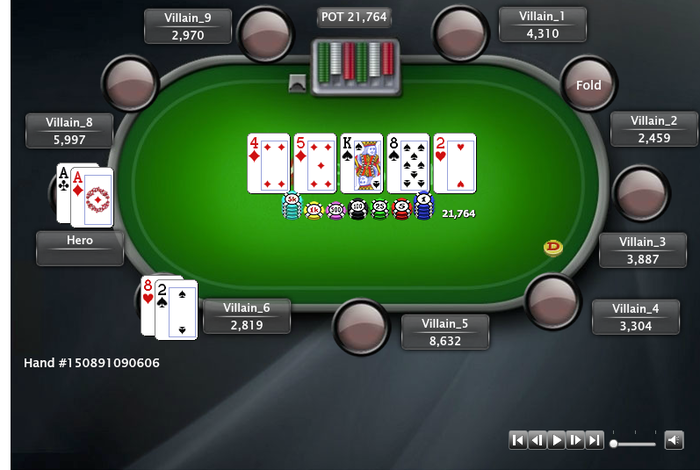Click the Hero name plate
Viewport: 700px width, 470px height.
pyautogui.click(x=80, y=248)
